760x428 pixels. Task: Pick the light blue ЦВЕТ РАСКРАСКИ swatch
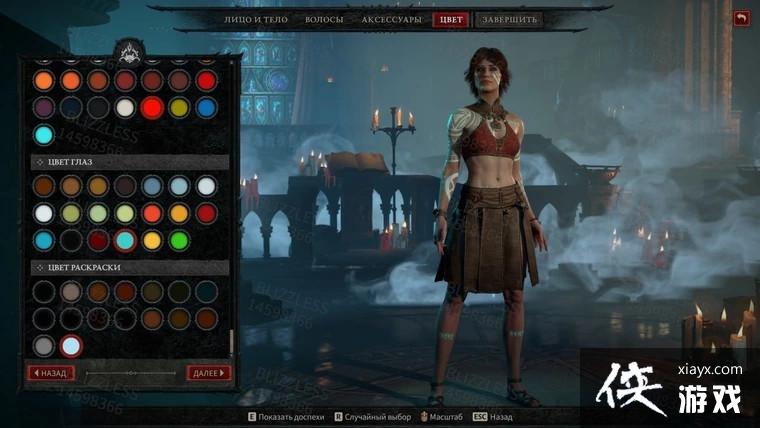70,346
